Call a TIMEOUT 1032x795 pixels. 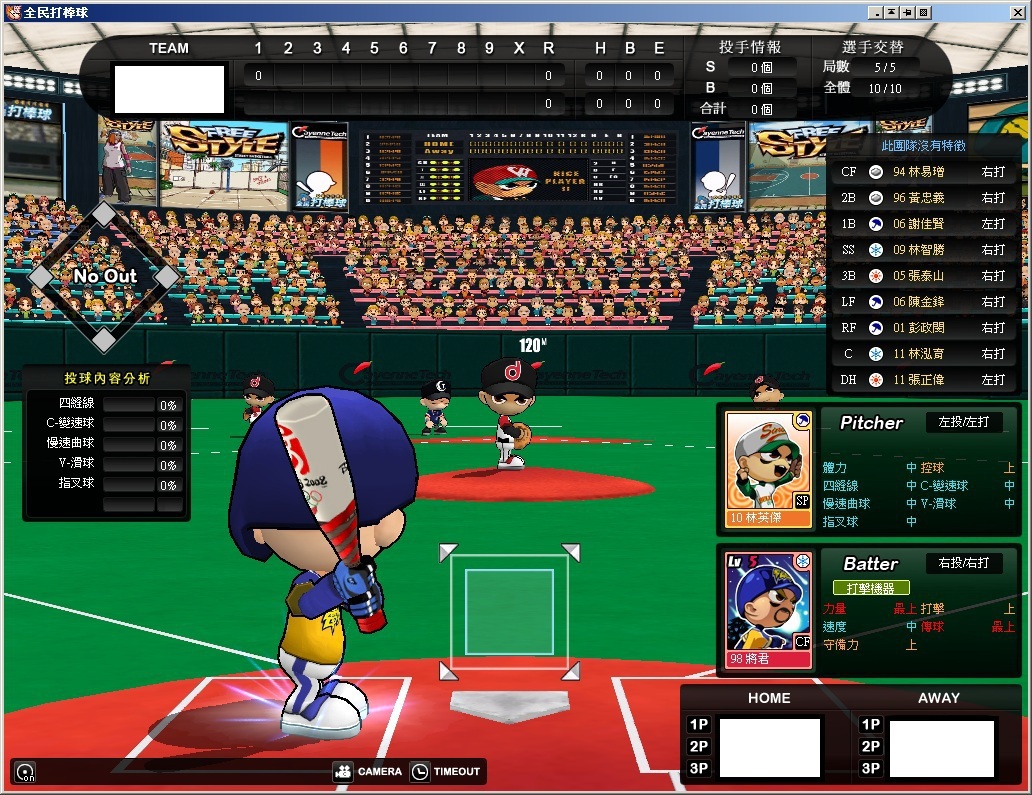pos(446,771)
